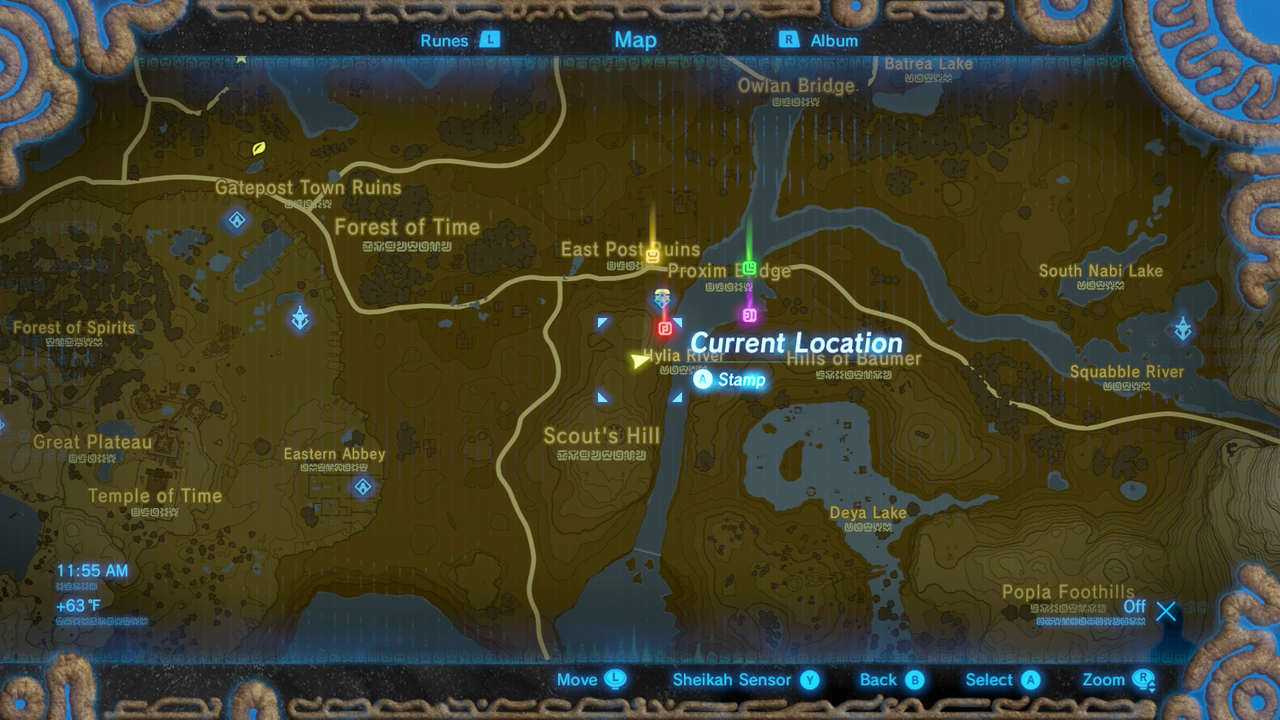Click the yellow pin at East Post Ruins
Image resolution: width=1280 pixels, height=720 pixels.
point(652,255)
